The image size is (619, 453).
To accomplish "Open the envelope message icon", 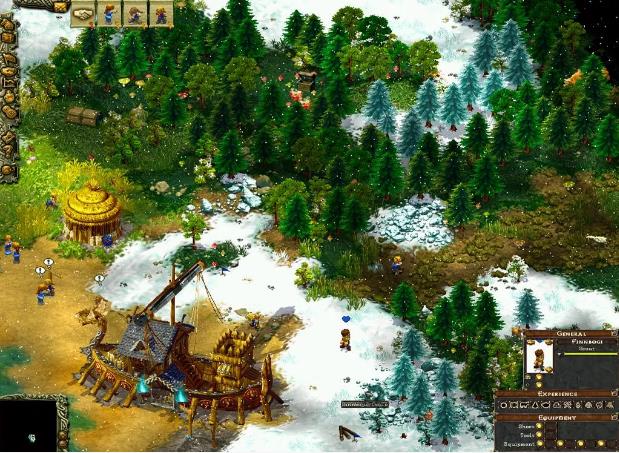I will (61, 7).
